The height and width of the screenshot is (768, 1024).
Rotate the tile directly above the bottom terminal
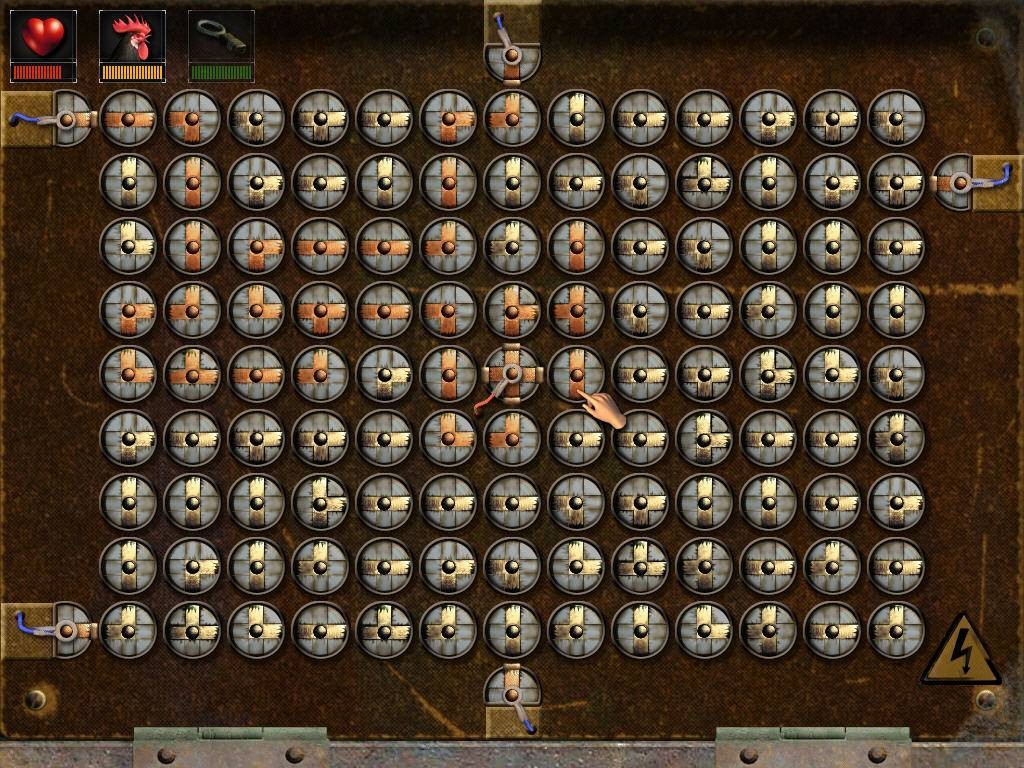tap(512, 630)
